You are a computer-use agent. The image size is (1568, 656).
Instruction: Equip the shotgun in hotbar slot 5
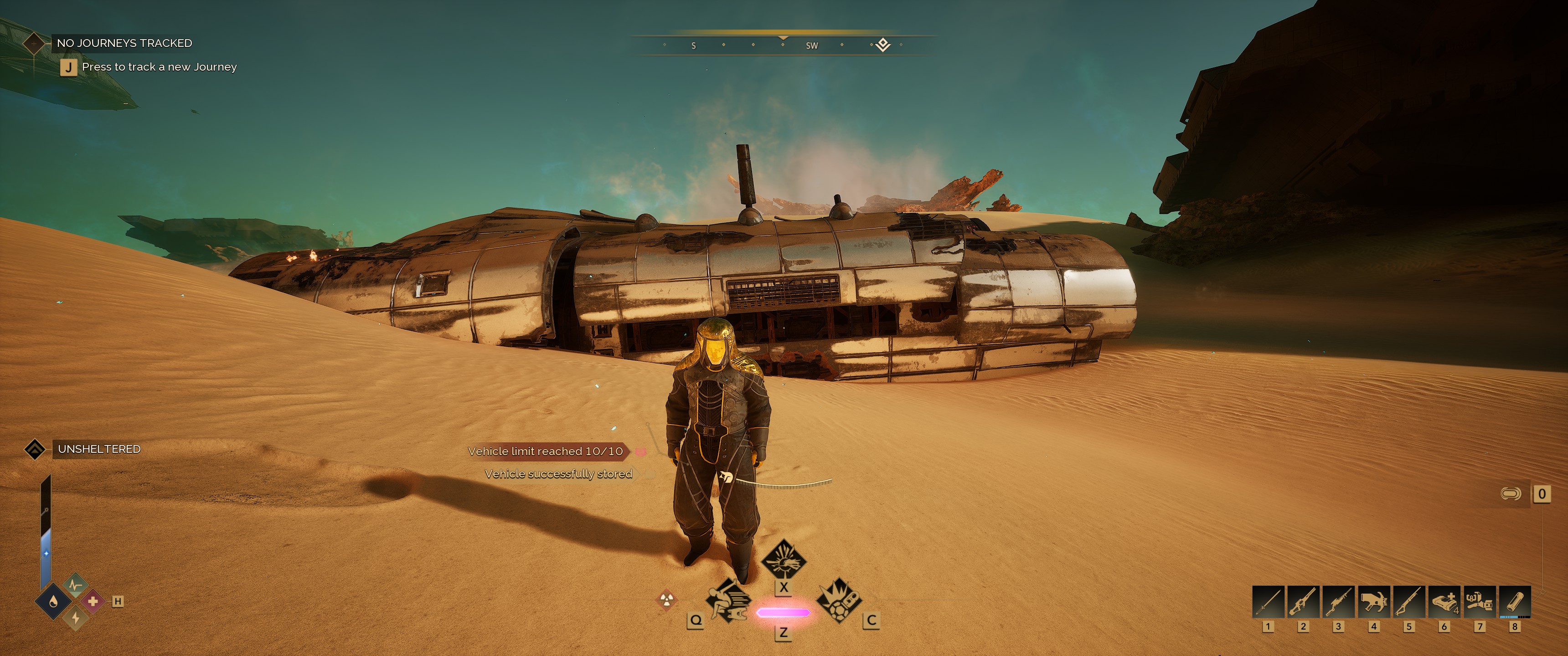pyautogui.click(x=1409, y=602)
